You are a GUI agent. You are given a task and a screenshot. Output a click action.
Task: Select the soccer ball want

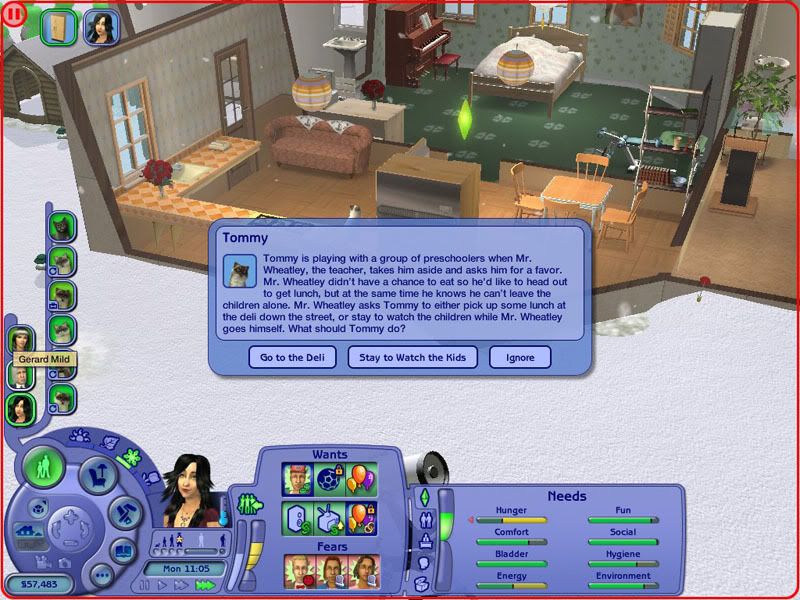pos(331,479)
